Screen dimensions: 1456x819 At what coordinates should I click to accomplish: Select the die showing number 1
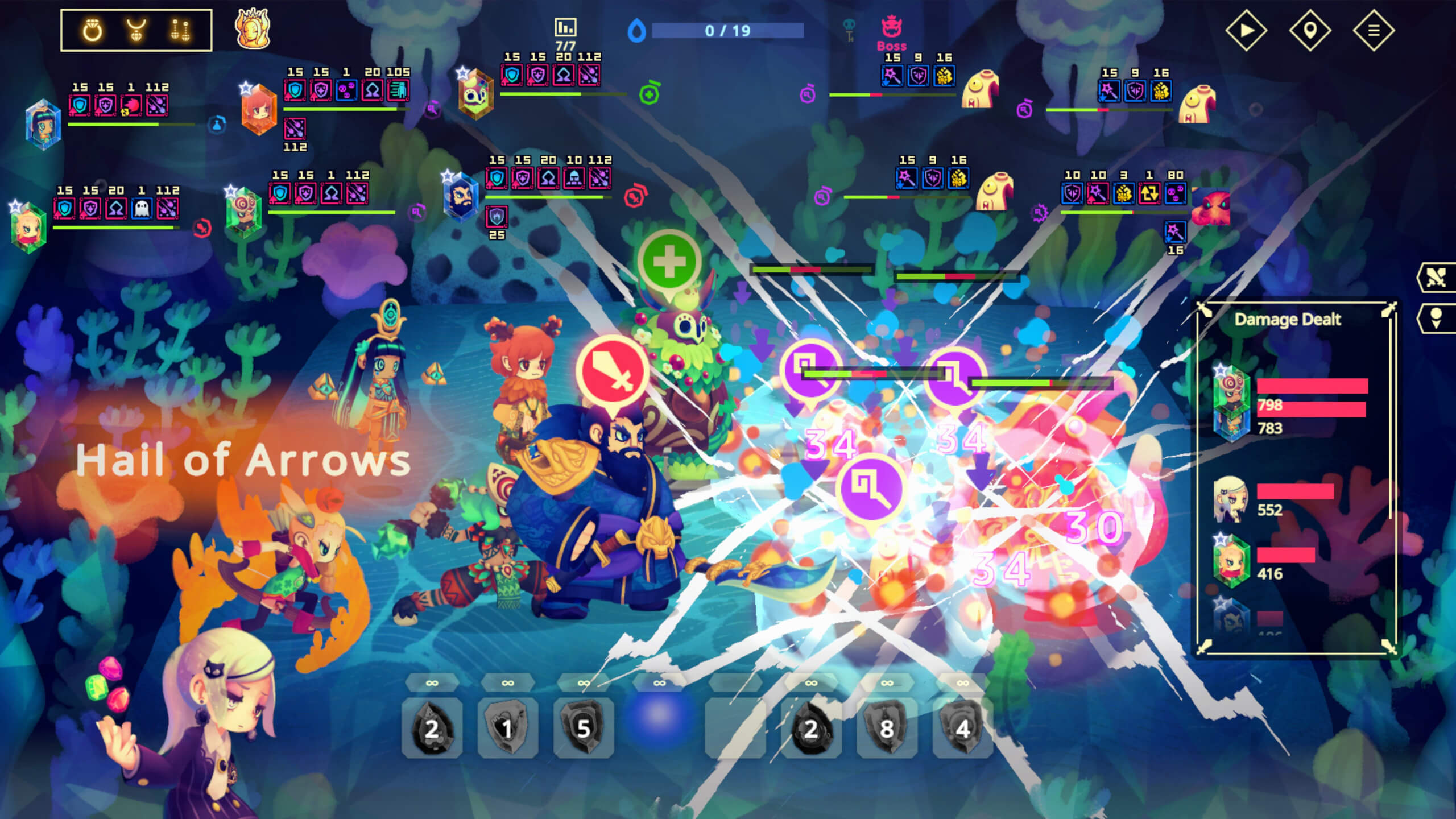click(507, 728)
